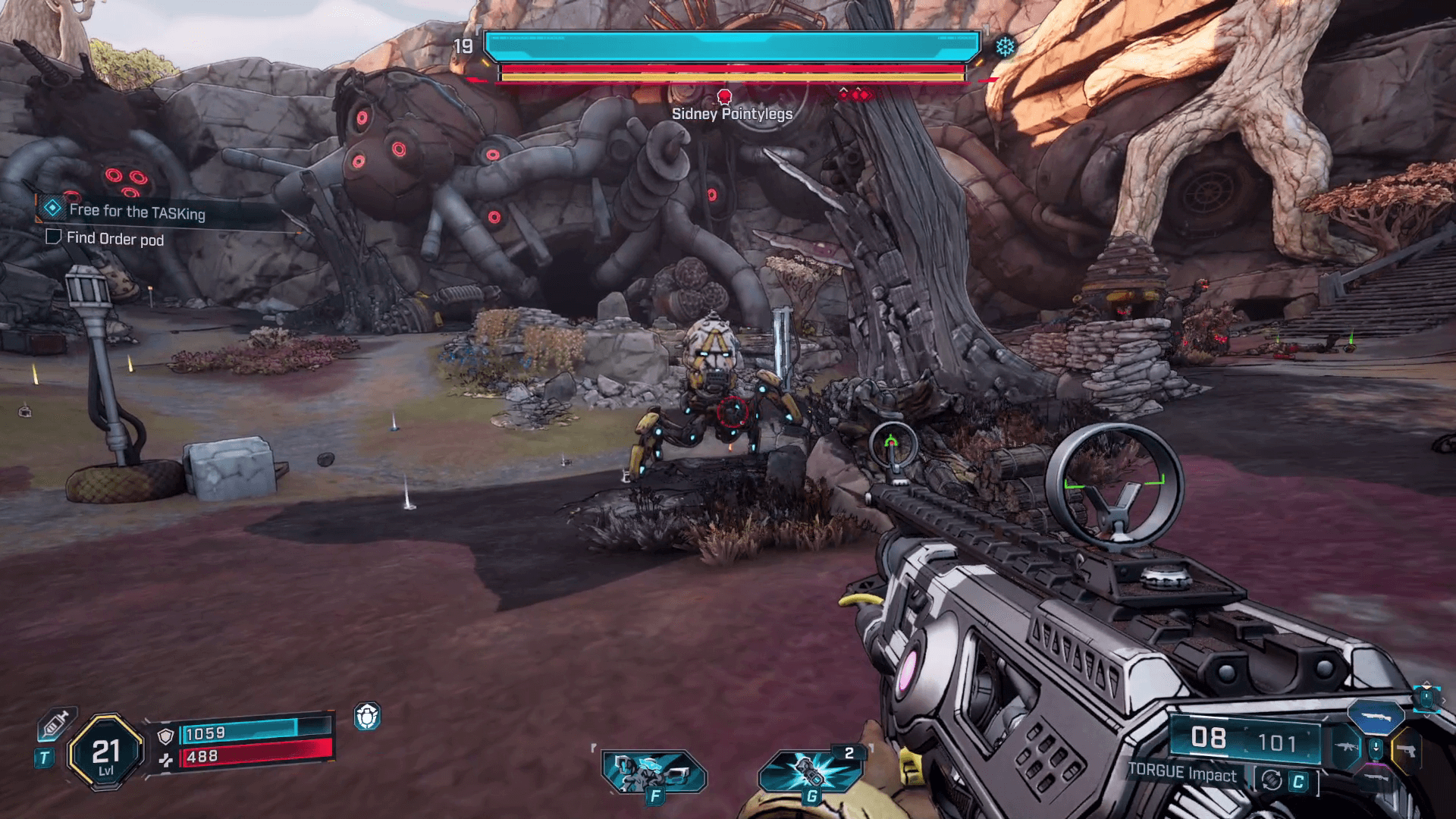Use the repair kit syringe icon

[55, 724]
